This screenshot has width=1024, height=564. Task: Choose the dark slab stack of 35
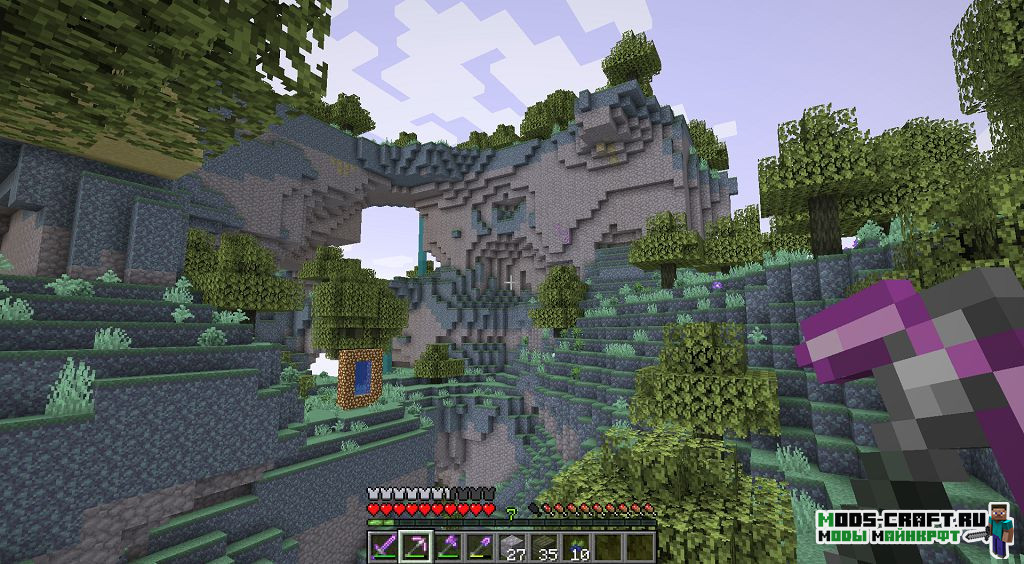[545, 546]
